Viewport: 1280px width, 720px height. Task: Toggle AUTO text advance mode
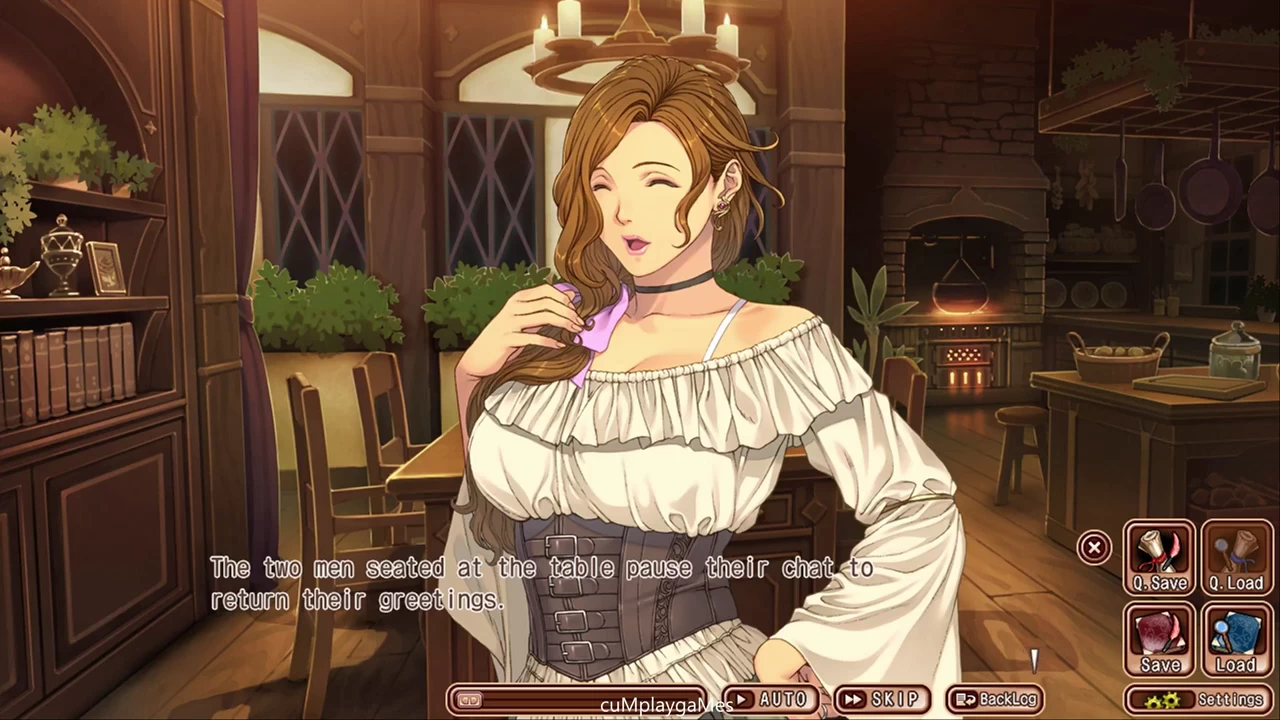[769, 699]
